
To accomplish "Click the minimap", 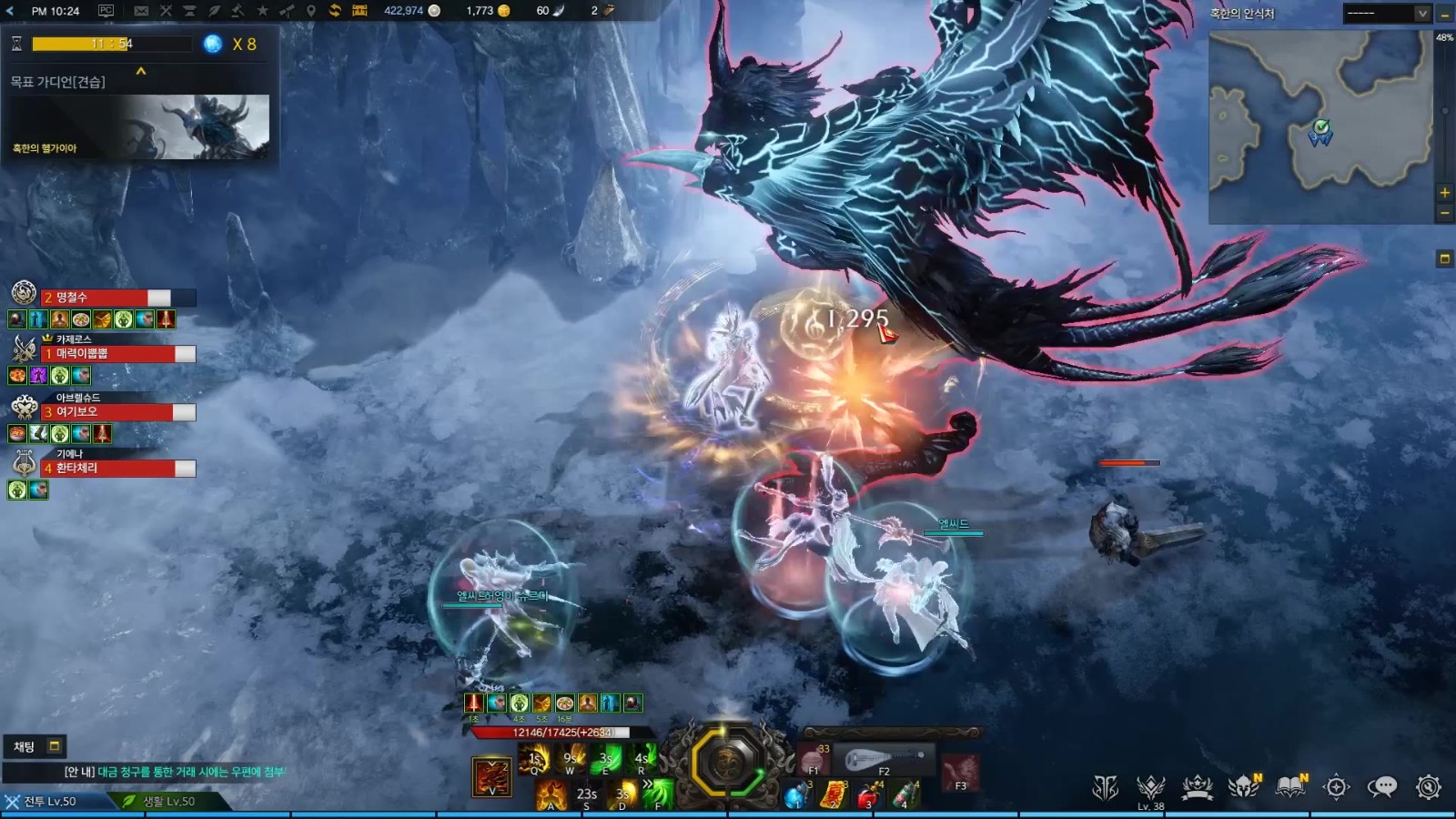I will (1319, 127).
